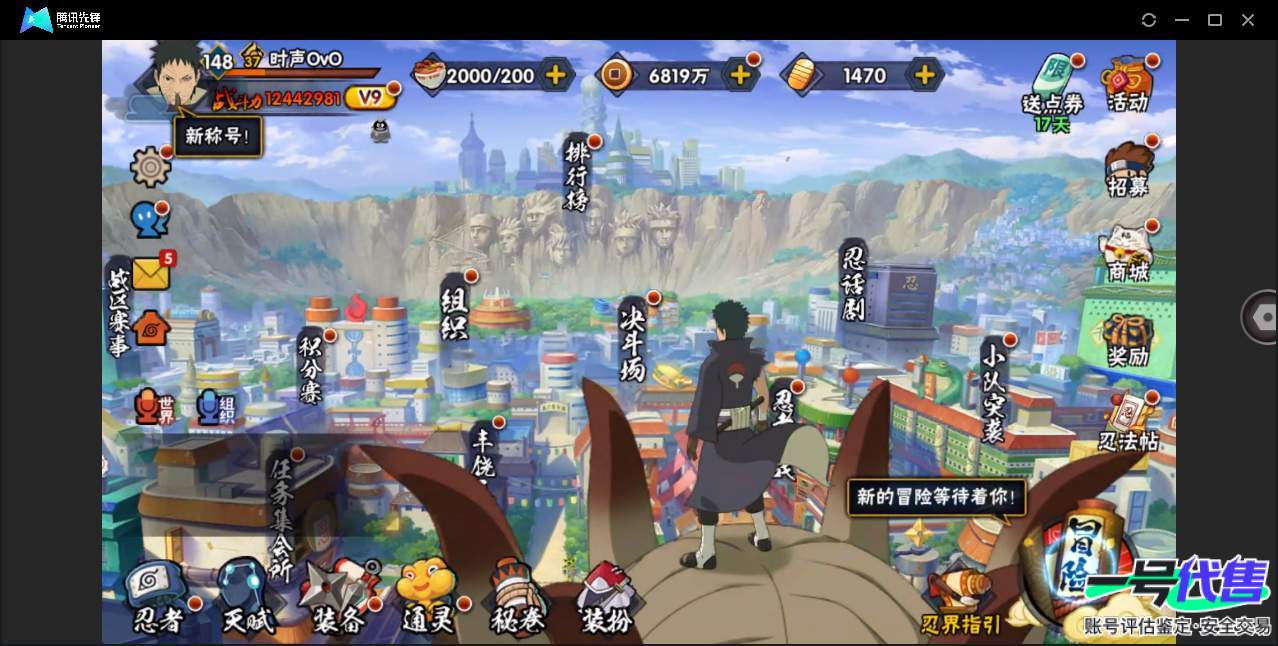This screenshot has height=646, width=1278.
Task: Open the 忍界指引 guide
Action: click(960, 600)
